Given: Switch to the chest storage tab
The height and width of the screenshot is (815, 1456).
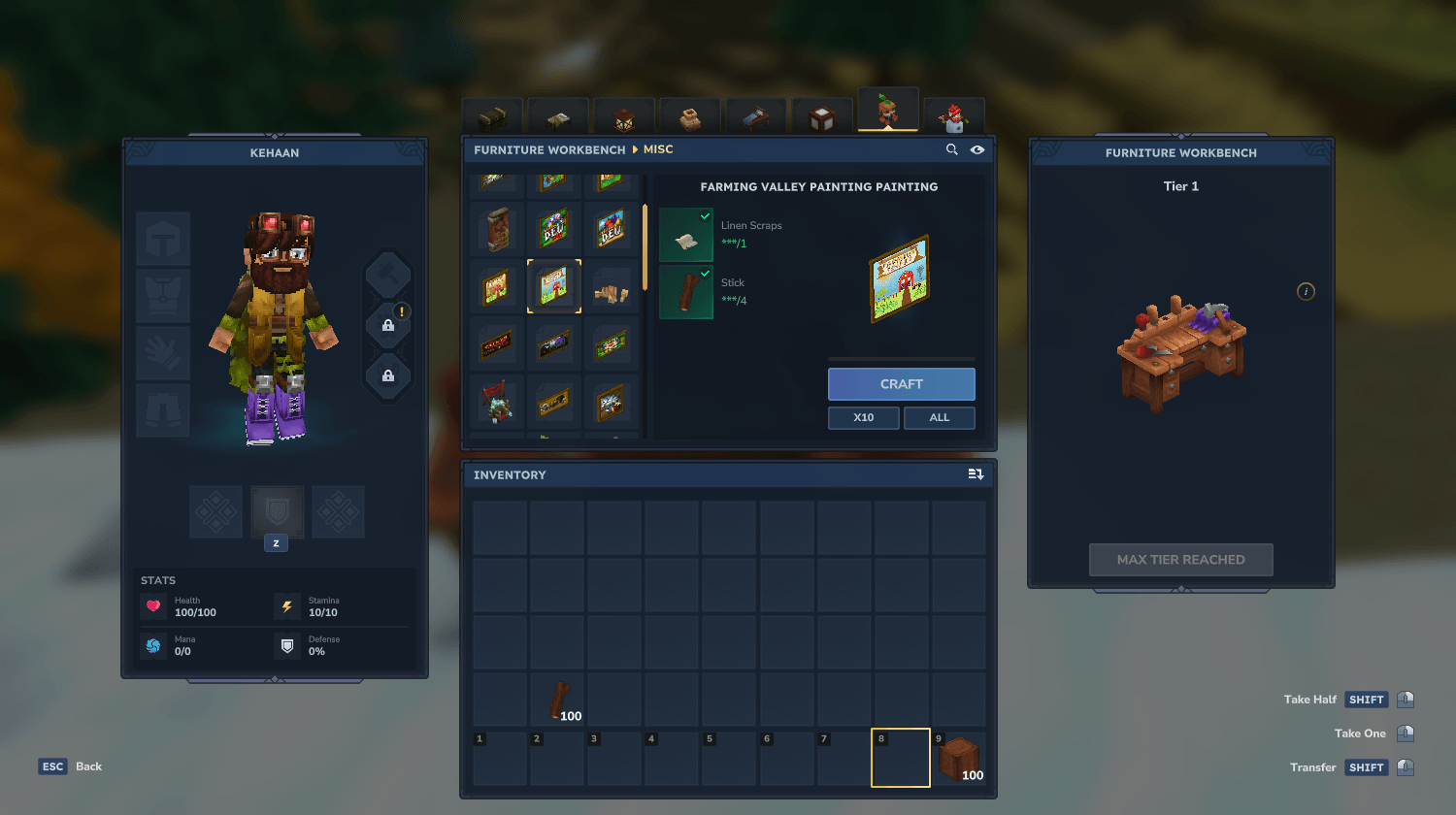Looking at the screenshot, I should tap(492, 117).
